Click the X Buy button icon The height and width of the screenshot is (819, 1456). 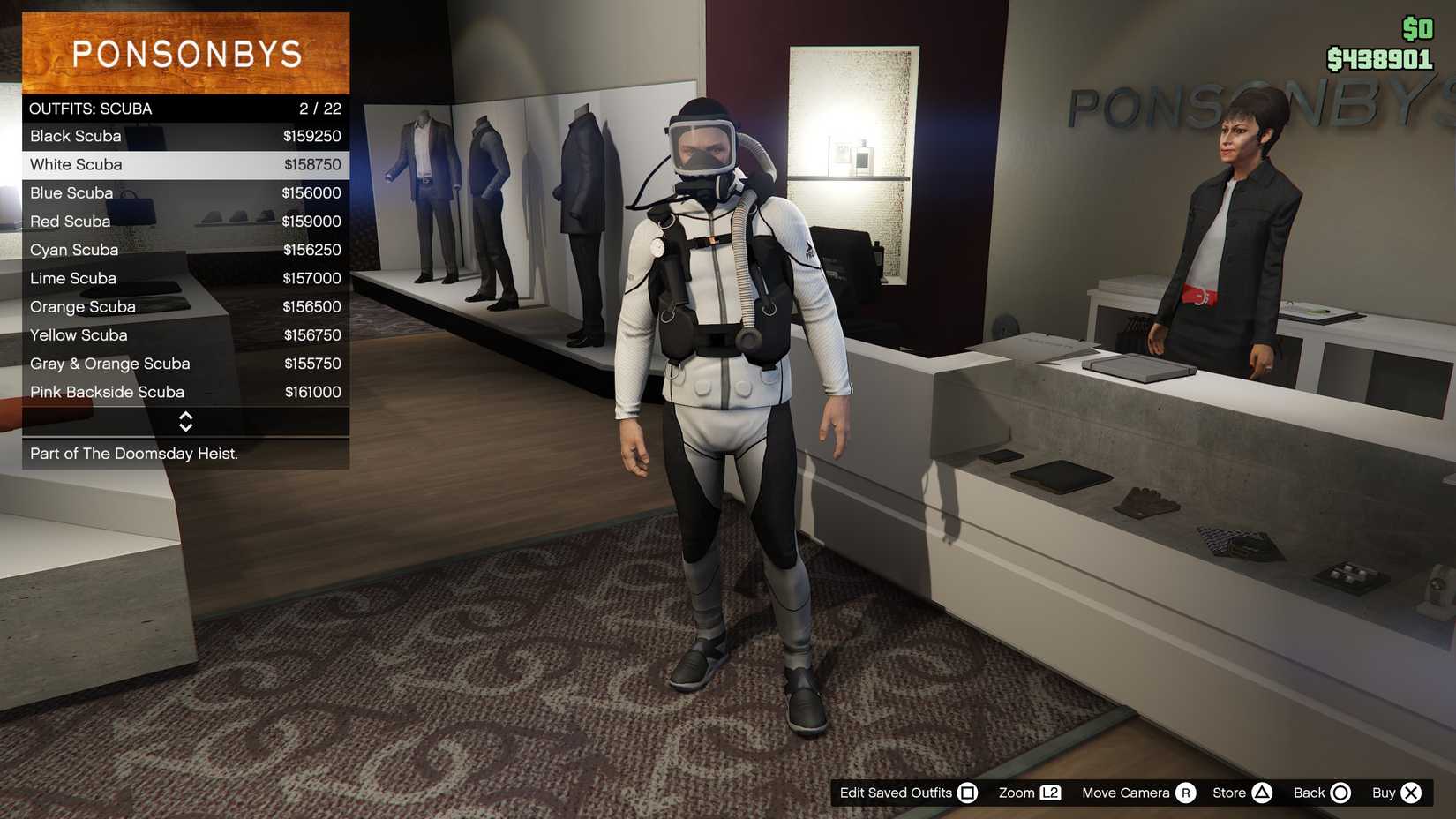coord(1412,793)
